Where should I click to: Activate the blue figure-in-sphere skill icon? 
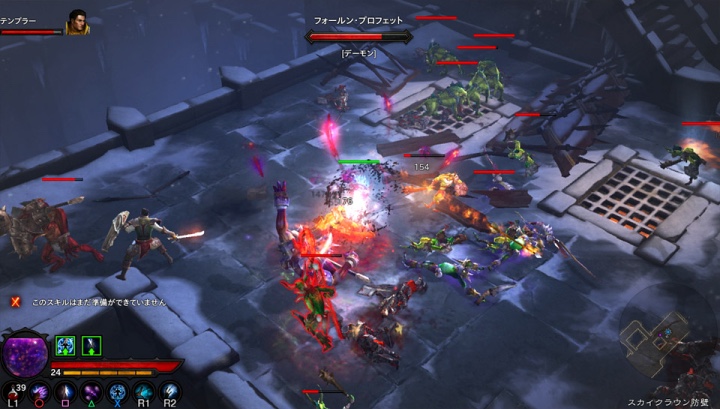click(x=118, y=391)
